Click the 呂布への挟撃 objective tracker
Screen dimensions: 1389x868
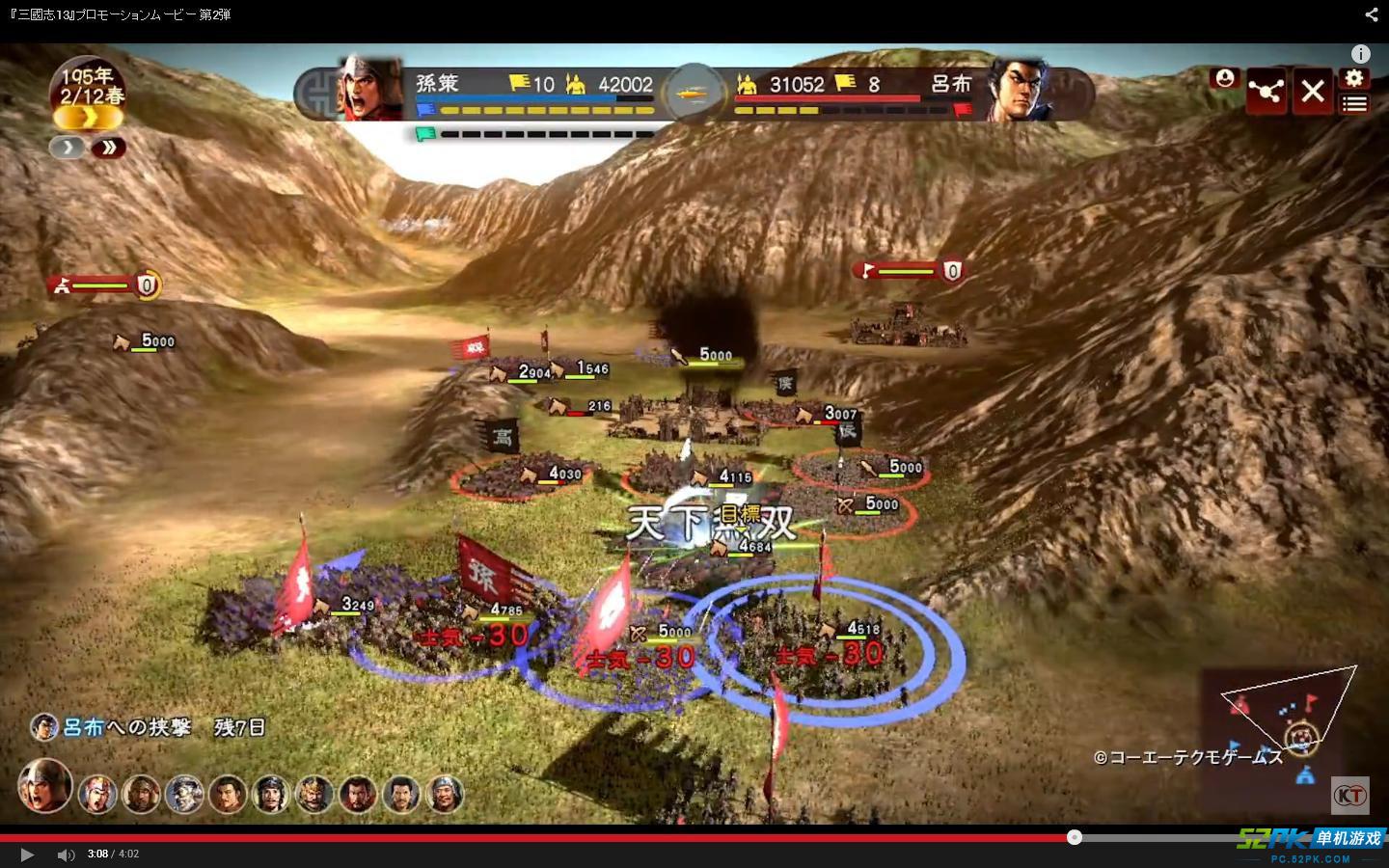pyautogui.click(x=149, y=727)
